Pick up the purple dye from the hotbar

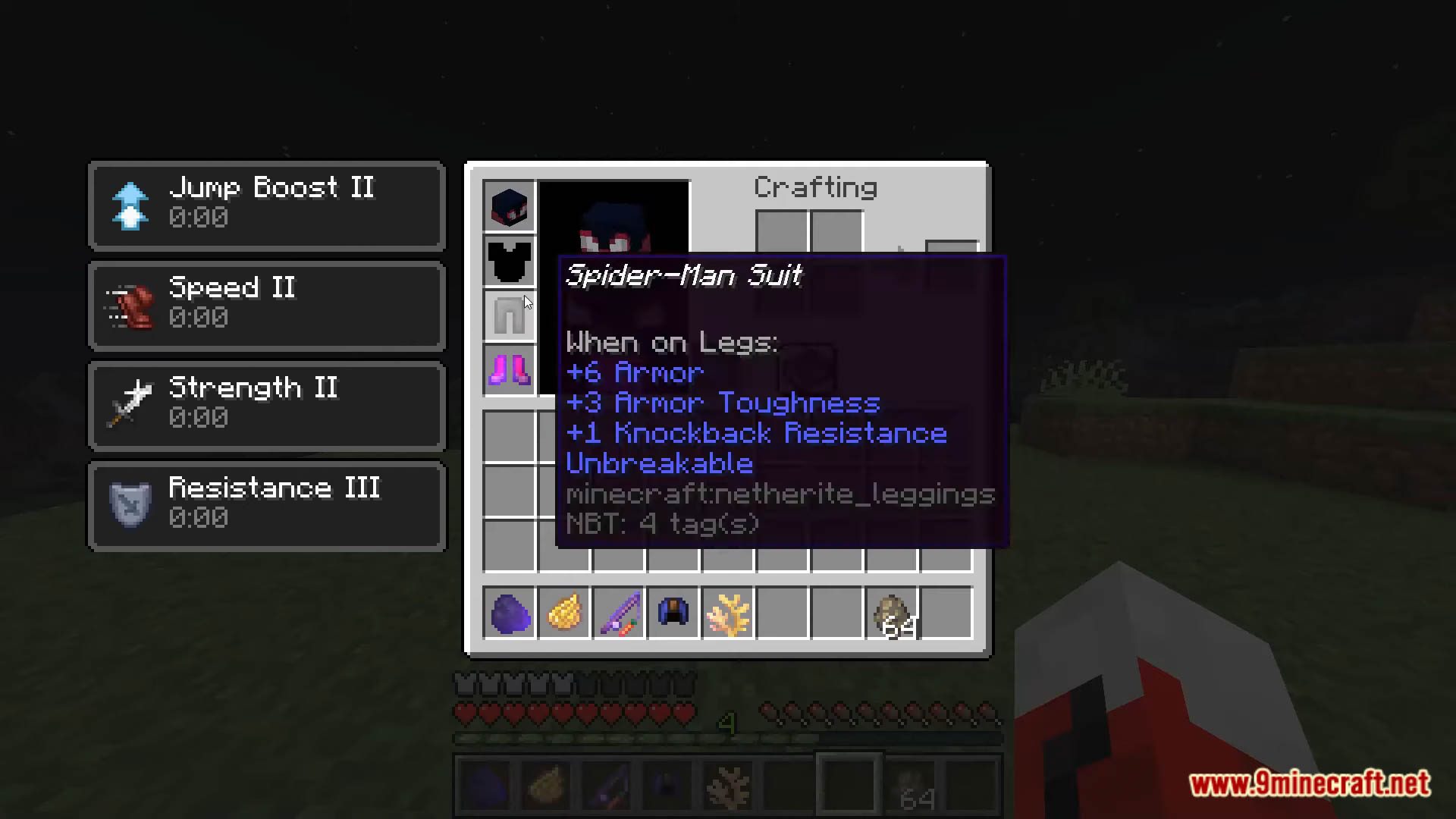(509, 613)
